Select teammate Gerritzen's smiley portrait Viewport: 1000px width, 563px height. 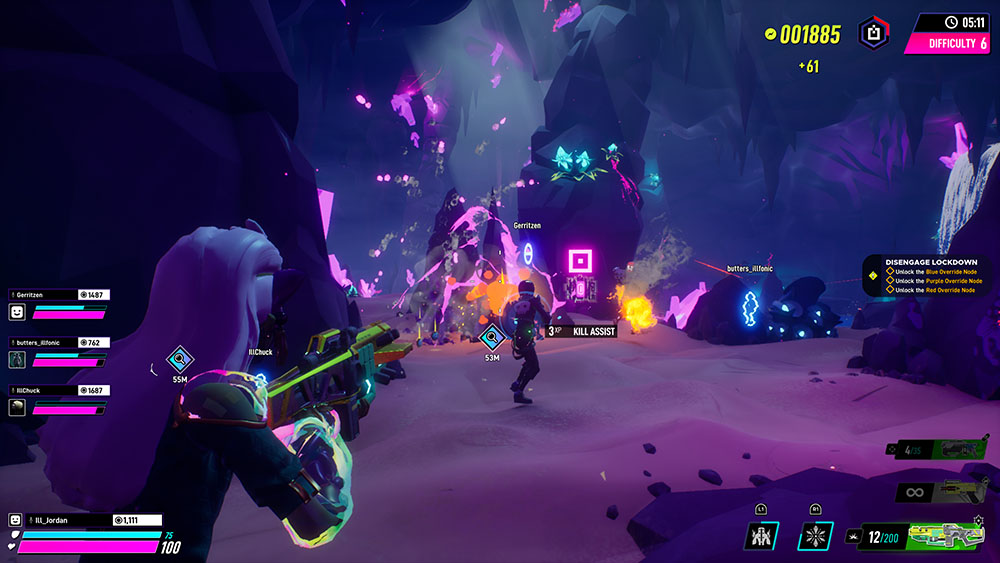(17, 312)
